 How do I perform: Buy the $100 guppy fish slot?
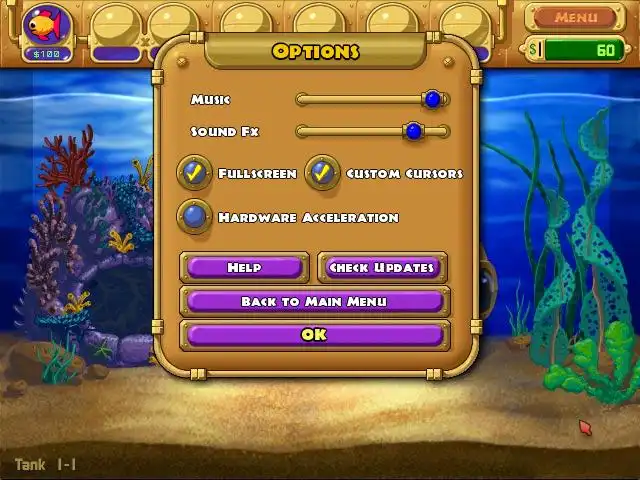pyautogui.click(x=47, y=30)
